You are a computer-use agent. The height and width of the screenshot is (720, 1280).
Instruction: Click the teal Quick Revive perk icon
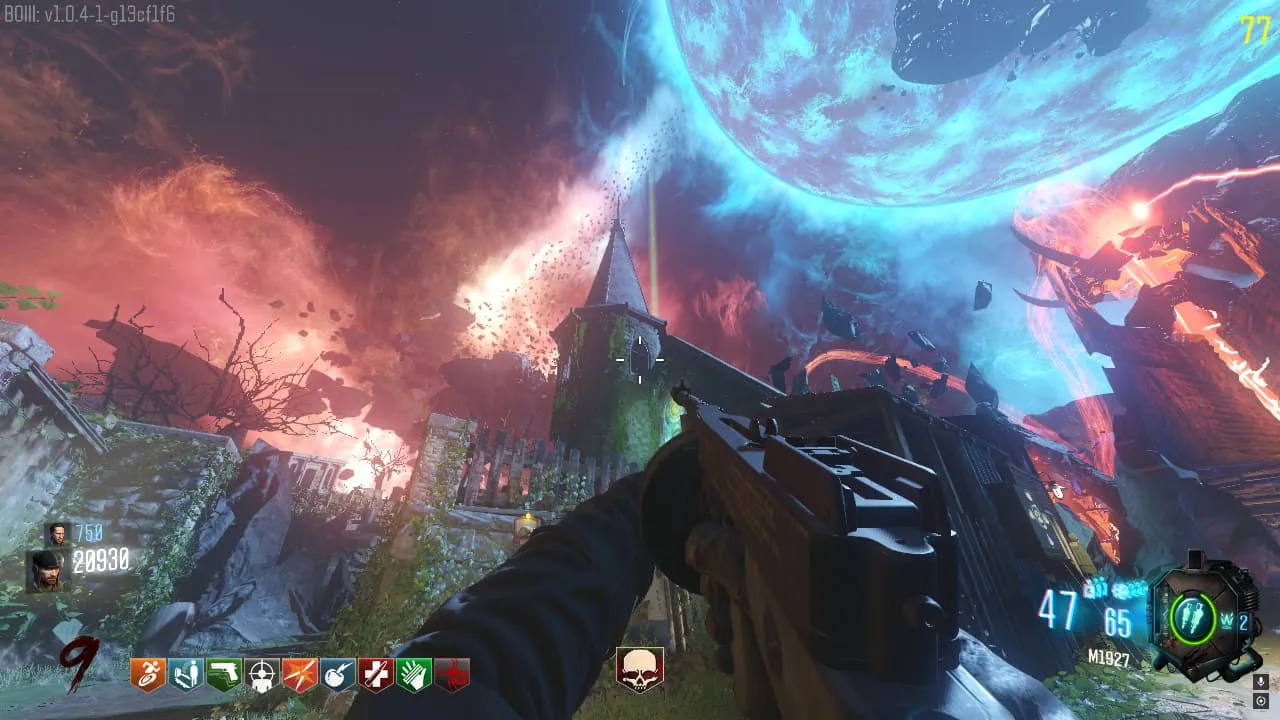pos(185,675)
